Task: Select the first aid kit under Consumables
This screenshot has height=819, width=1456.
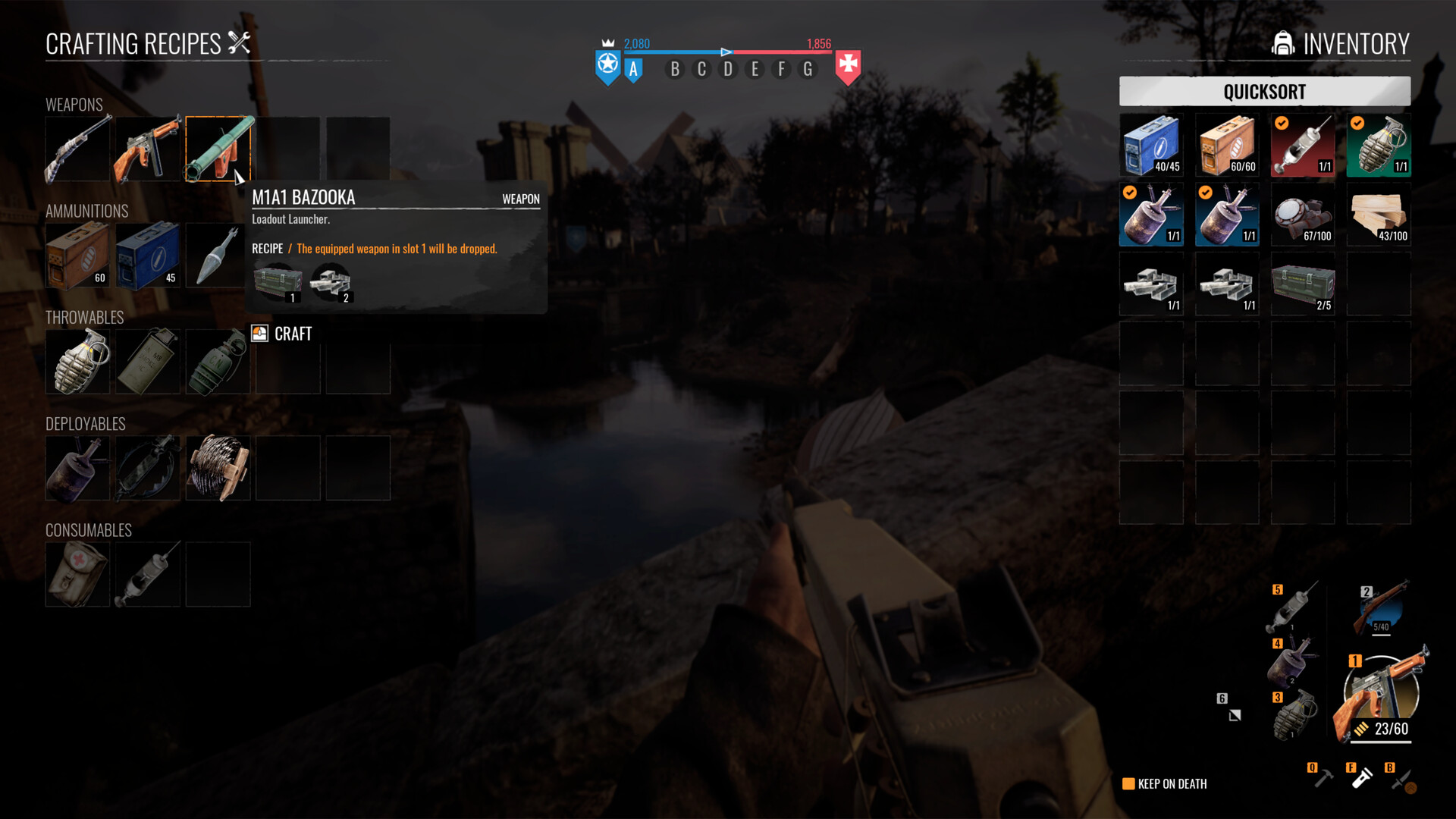Action: pos(77,574)
